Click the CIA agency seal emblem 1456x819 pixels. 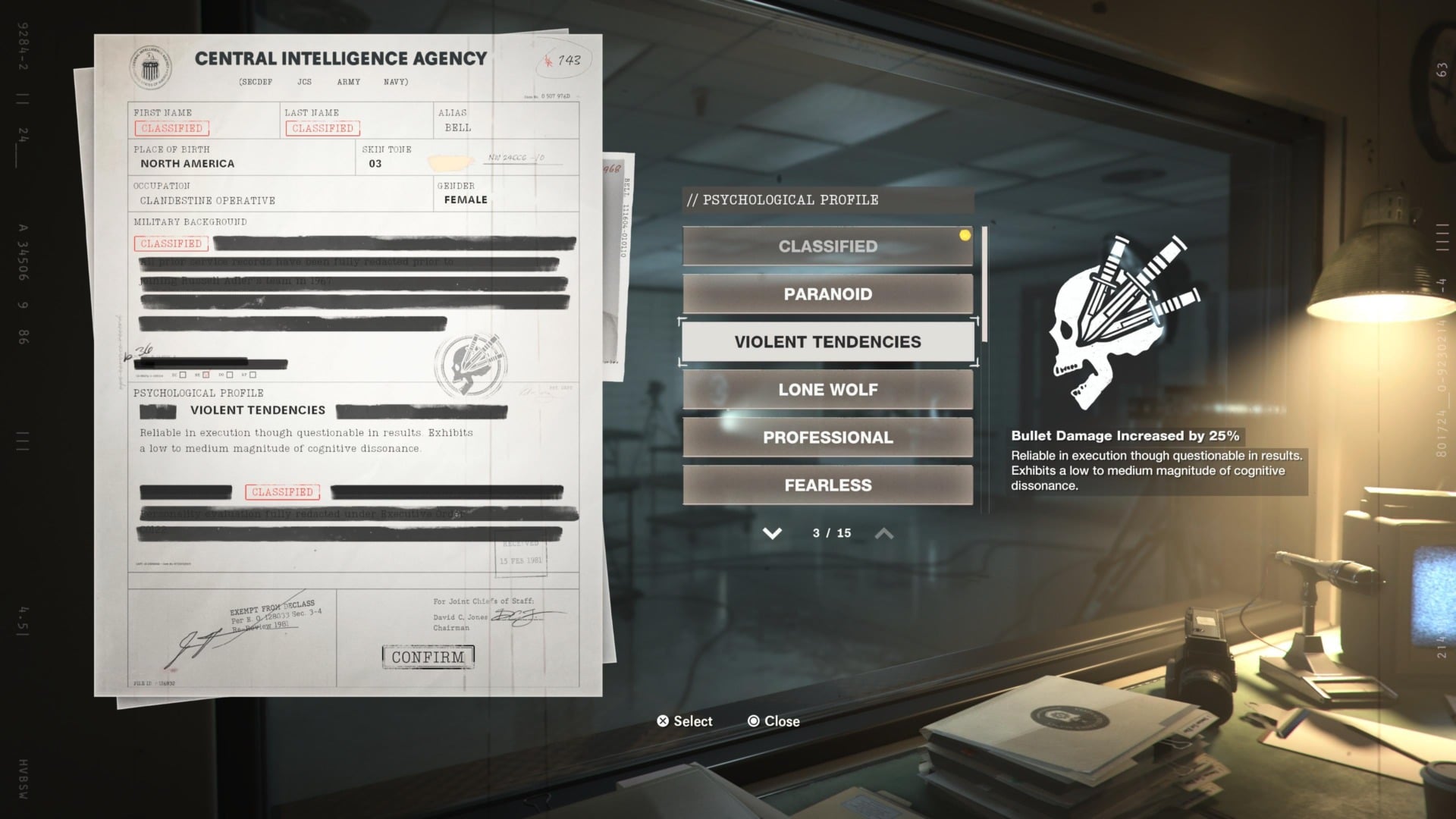[150, 67]
